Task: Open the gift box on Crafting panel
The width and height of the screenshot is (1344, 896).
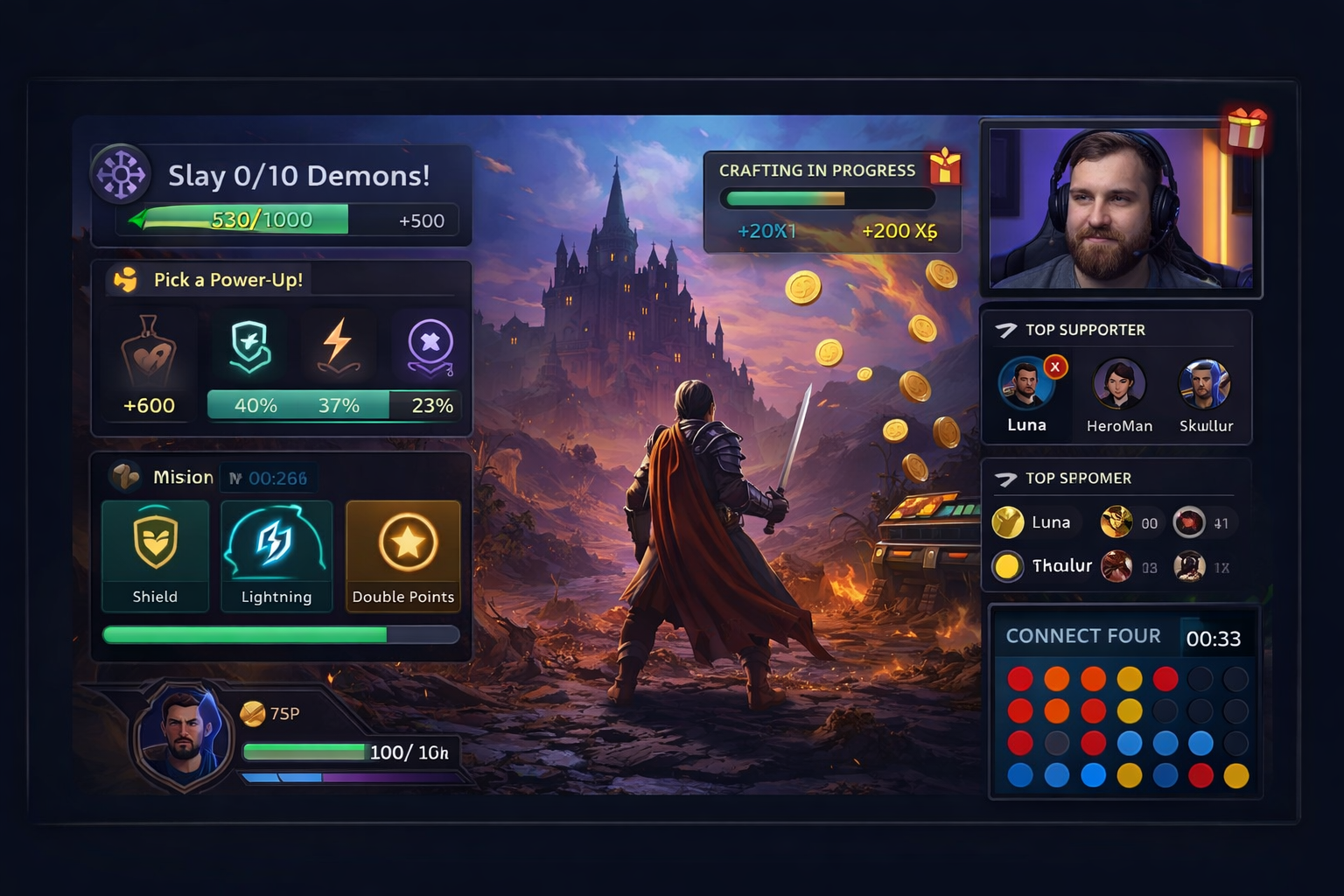Action: (943, 168)
